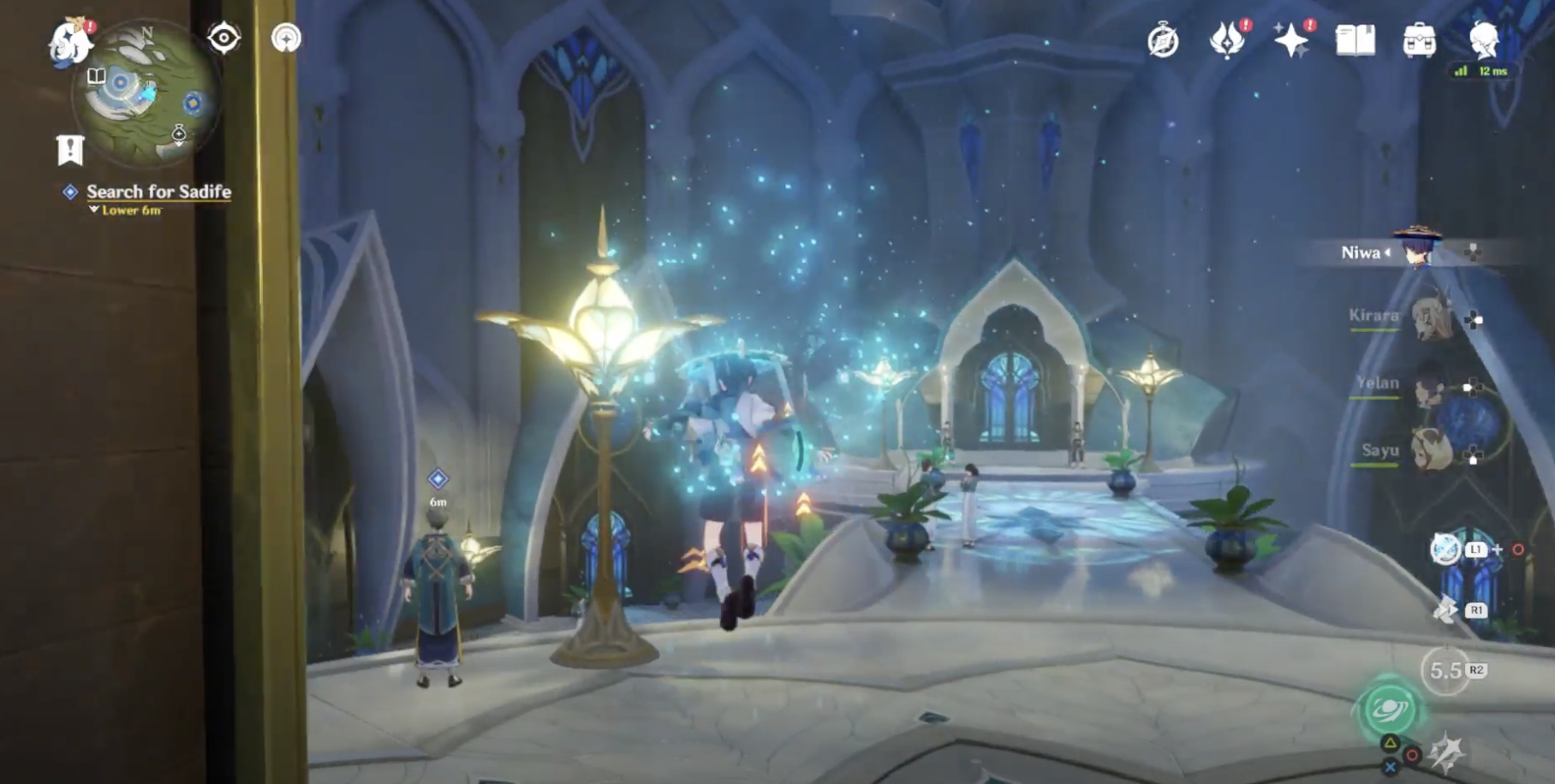This screenshot has height=784, width=1555.
Task: Open the quest book icon on the minimap
Action: tap(97, 76)
